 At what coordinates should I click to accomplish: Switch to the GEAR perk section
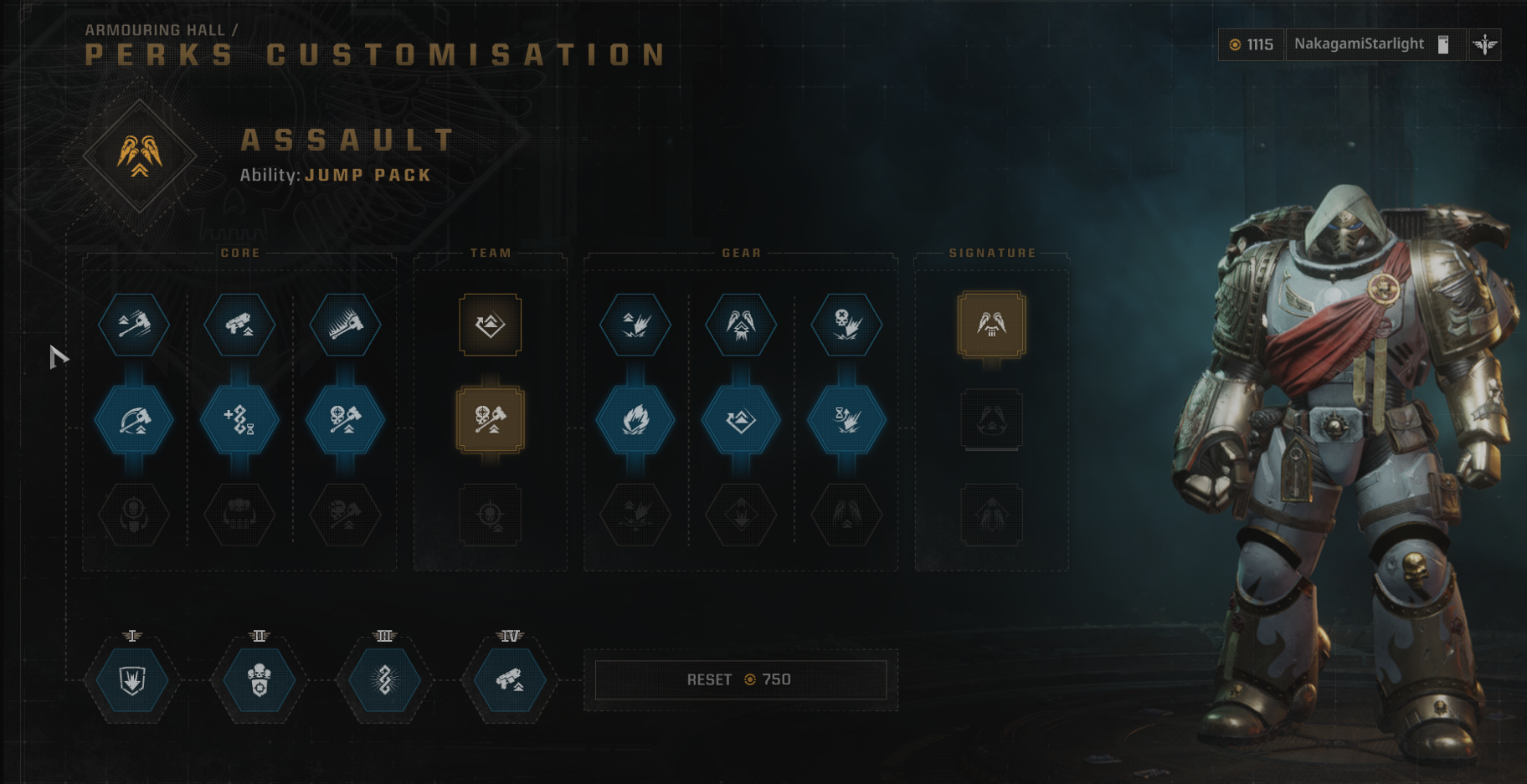(x=741, y=252)
